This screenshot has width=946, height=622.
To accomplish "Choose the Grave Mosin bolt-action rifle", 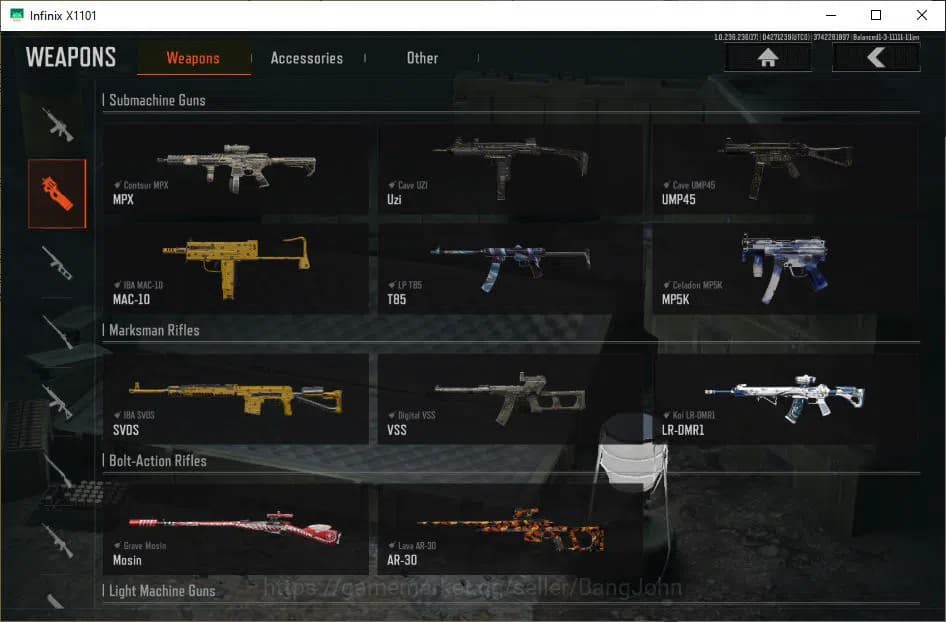I will tap(236, 528).
